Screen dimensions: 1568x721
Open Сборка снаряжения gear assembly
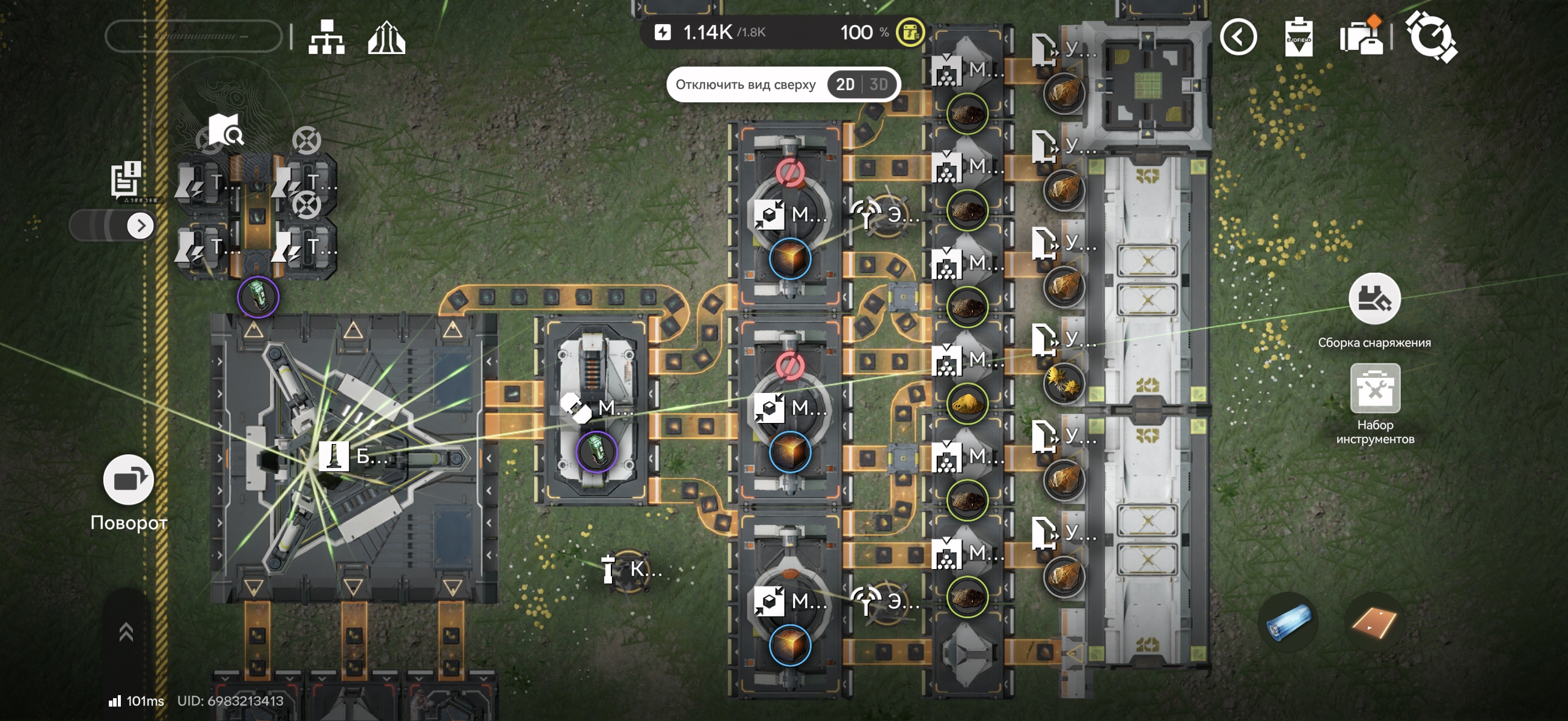(x=1374, y=299)
